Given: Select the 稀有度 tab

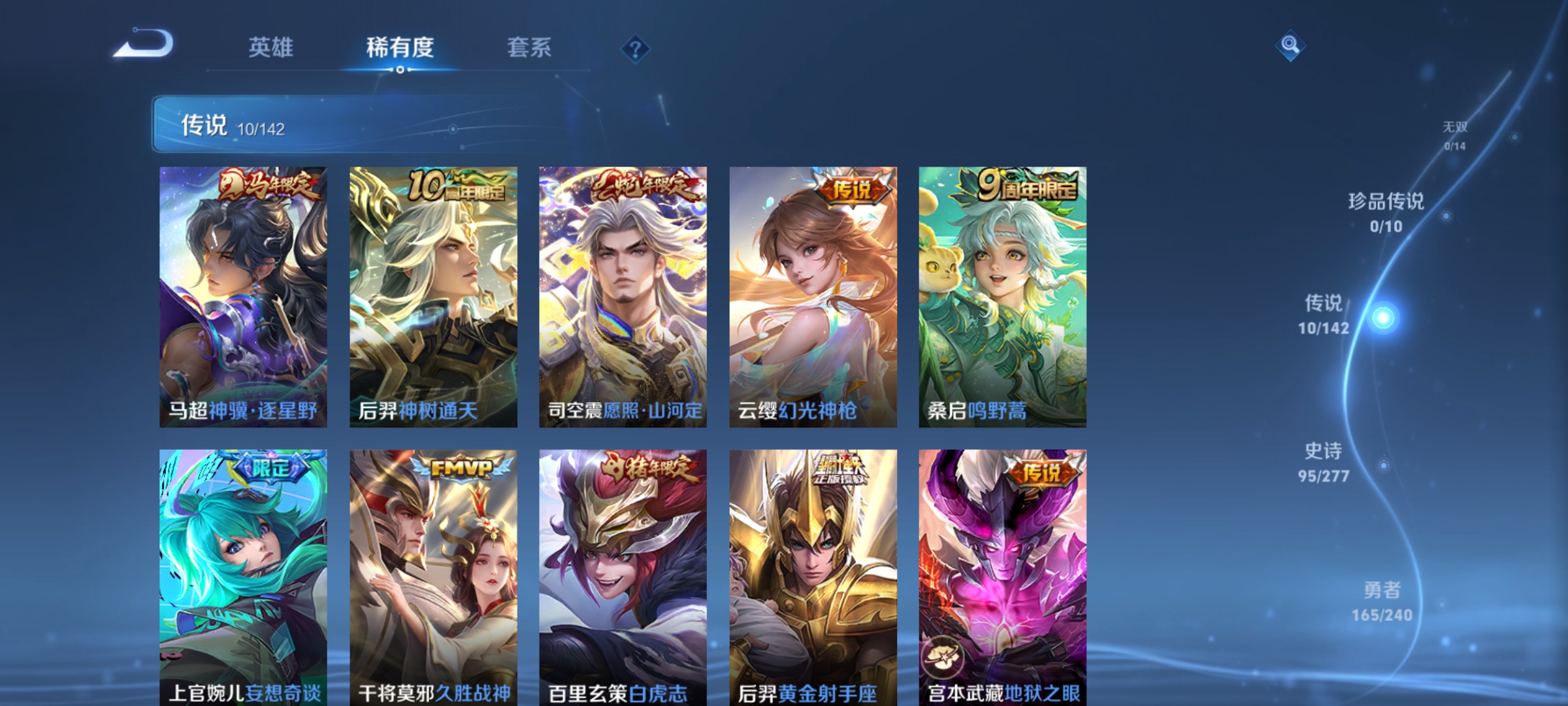Looking at the screenshot, I should point(400,46).
